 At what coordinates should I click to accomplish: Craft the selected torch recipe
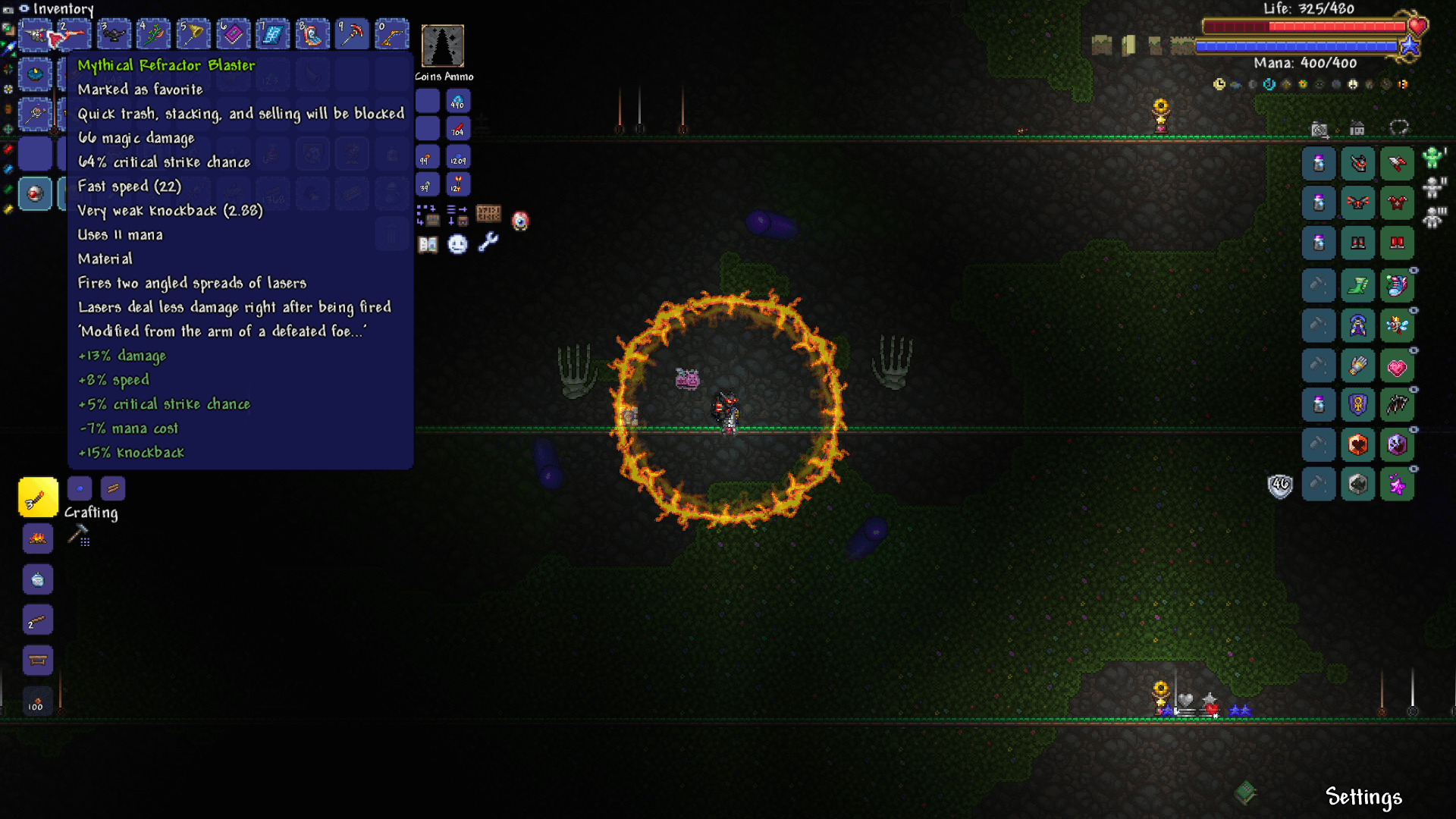coord(38,497)
